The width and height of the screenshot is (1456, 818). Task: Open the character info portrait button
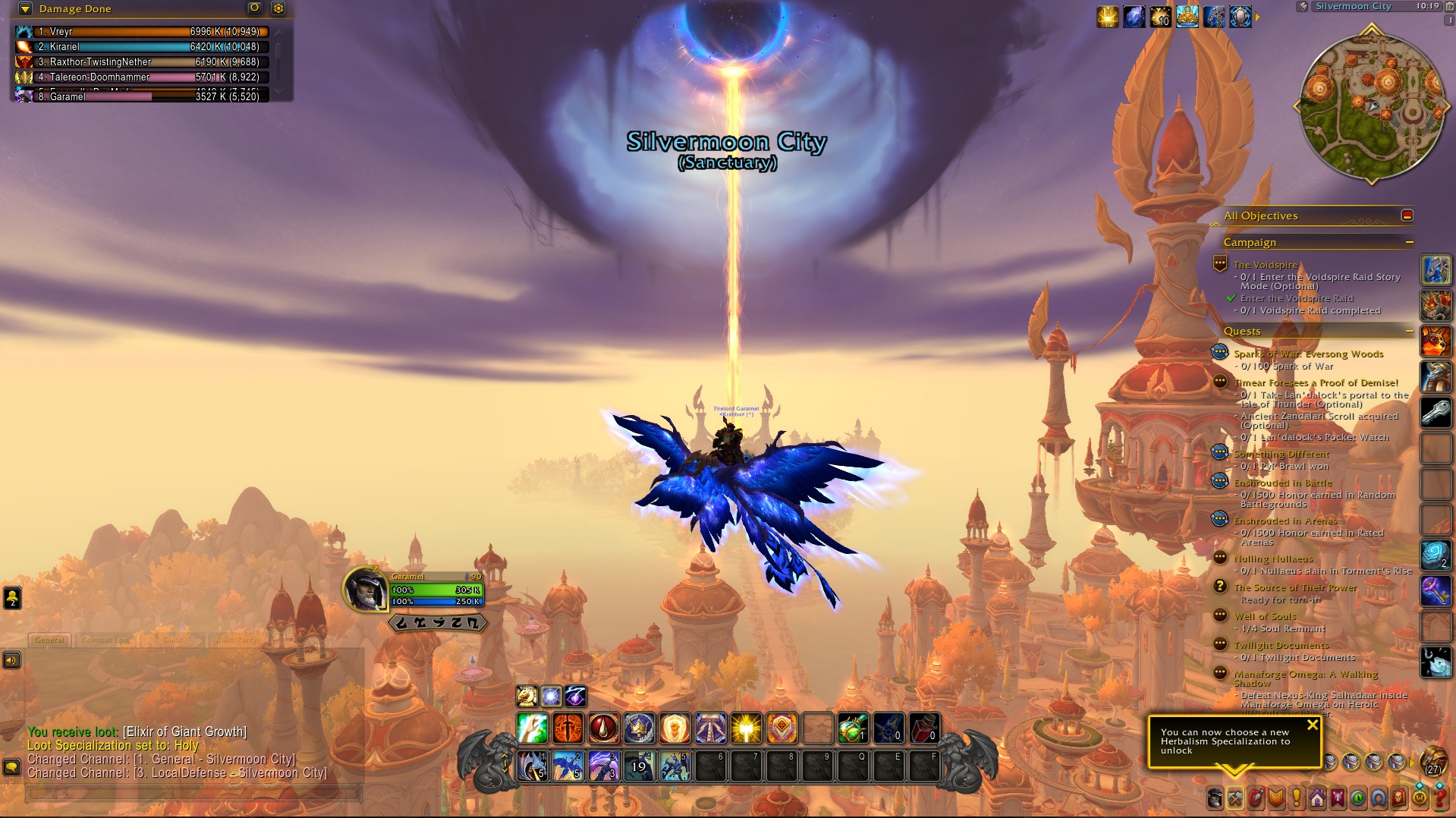tap(1215, 798)
